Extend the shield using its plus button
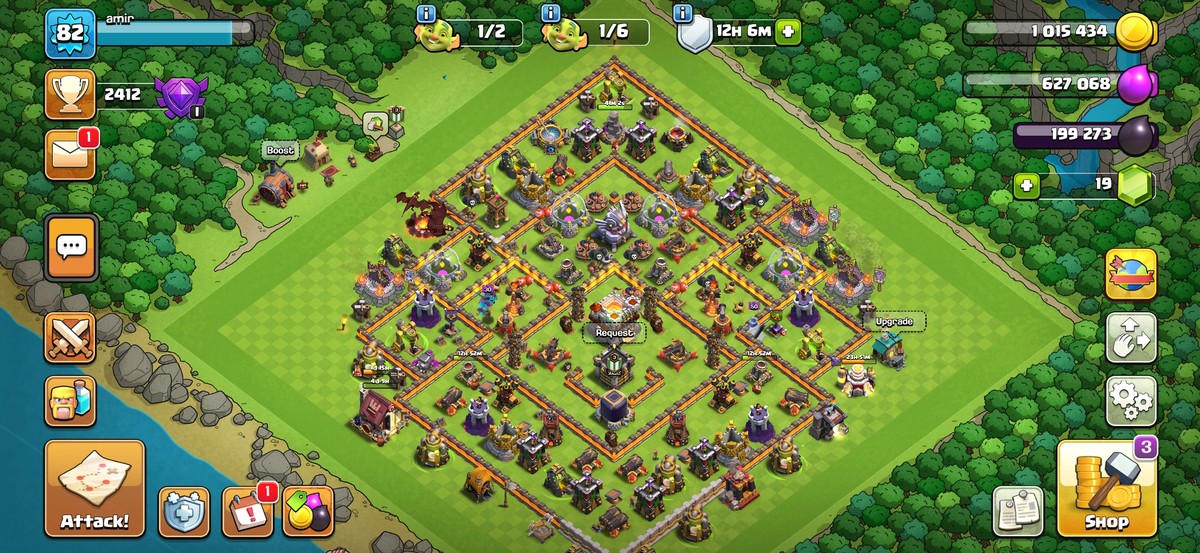 (x=789, y=31)
